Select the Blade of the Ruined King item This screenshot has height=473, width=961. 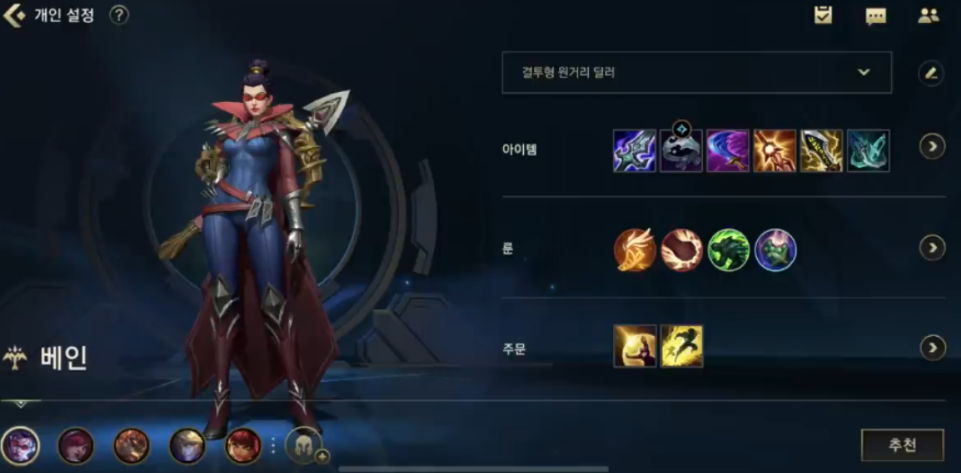click(634, 150)
